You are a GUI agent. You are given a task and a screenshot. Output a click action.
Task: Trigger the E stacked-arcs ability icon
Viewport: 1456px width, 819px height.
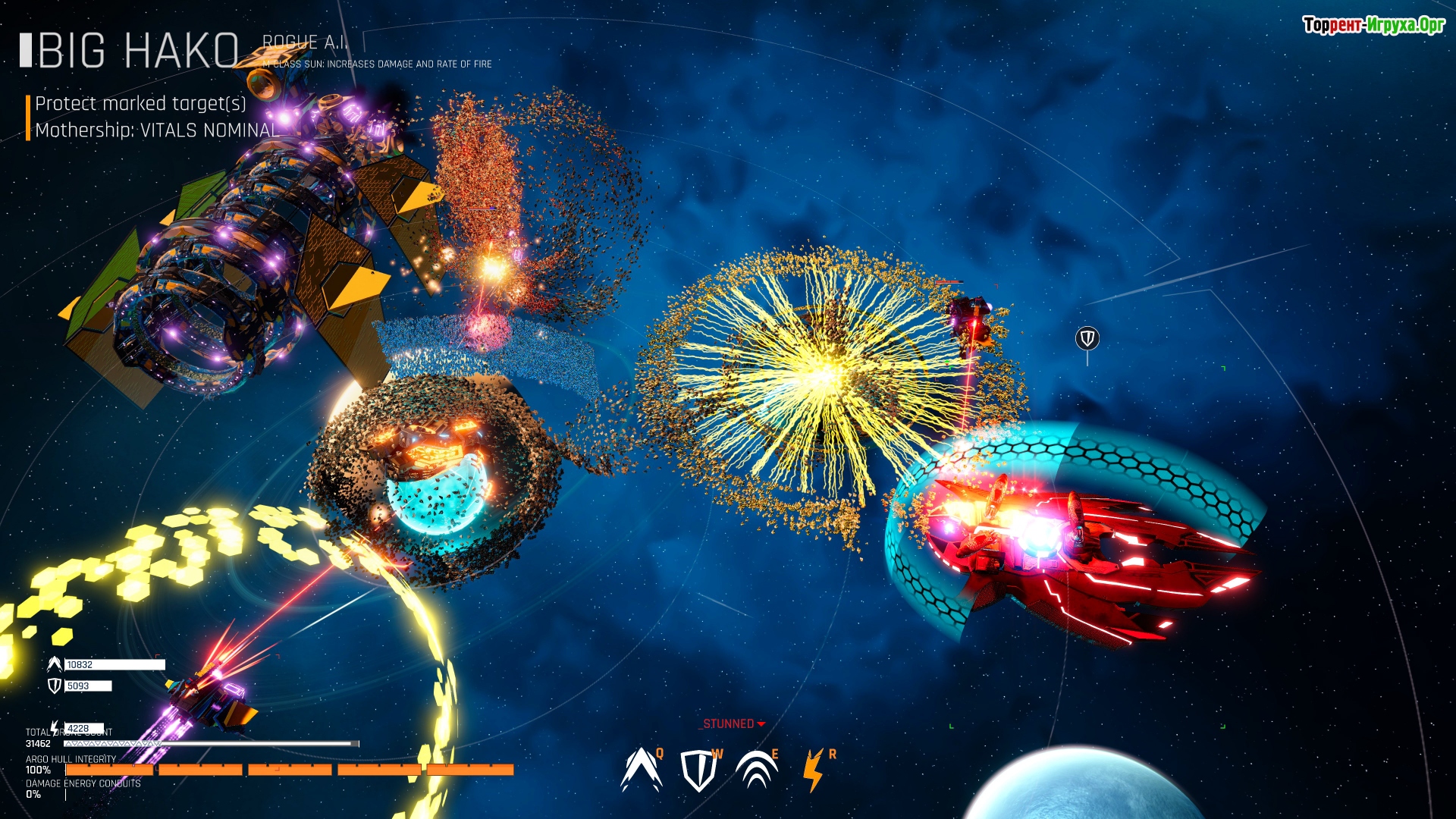coord(756,770)
